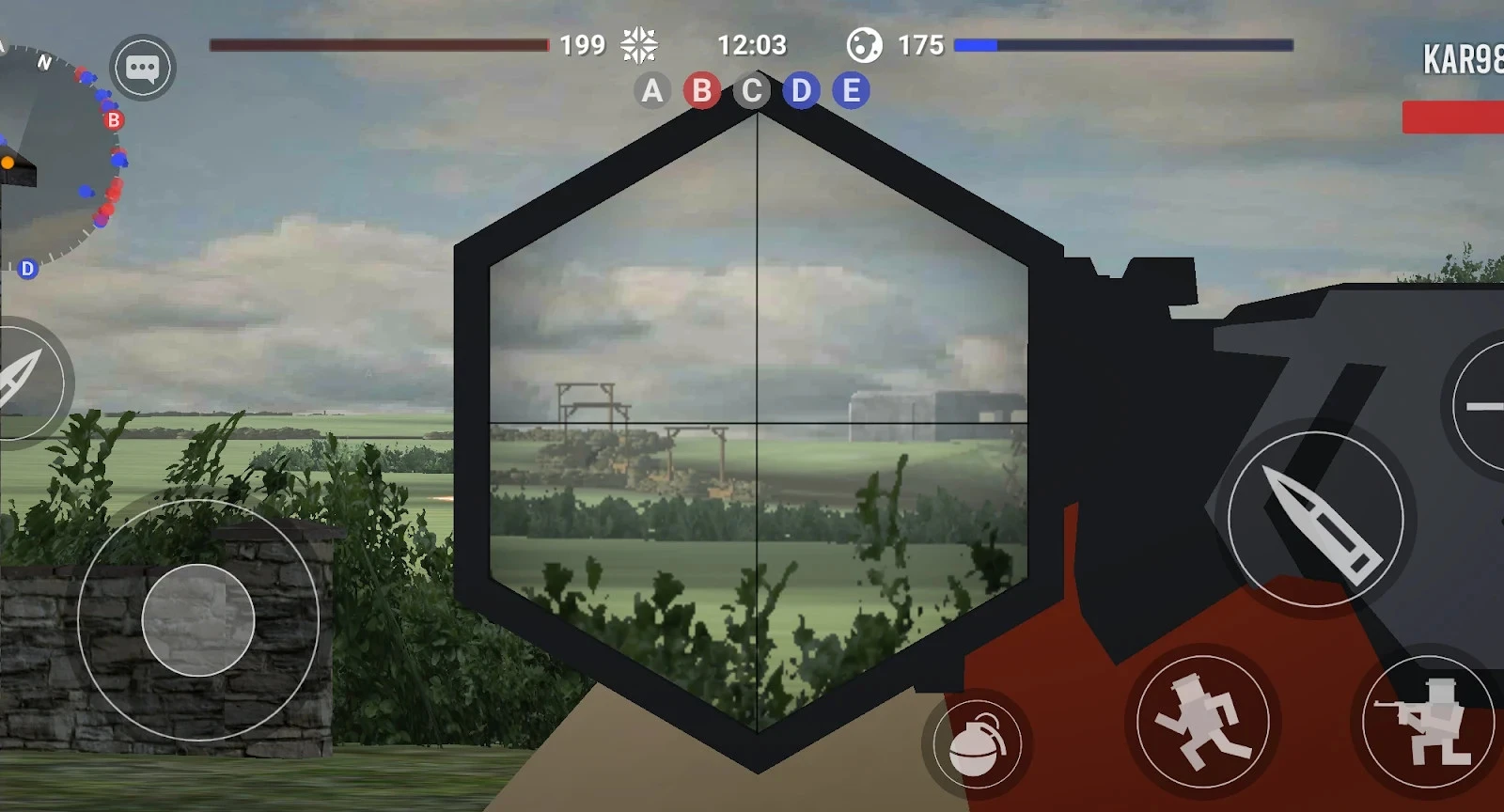Select blue capture point D indicator
Screen dimensions: 1504x812
pyautogui.click(x=801, y=91)
